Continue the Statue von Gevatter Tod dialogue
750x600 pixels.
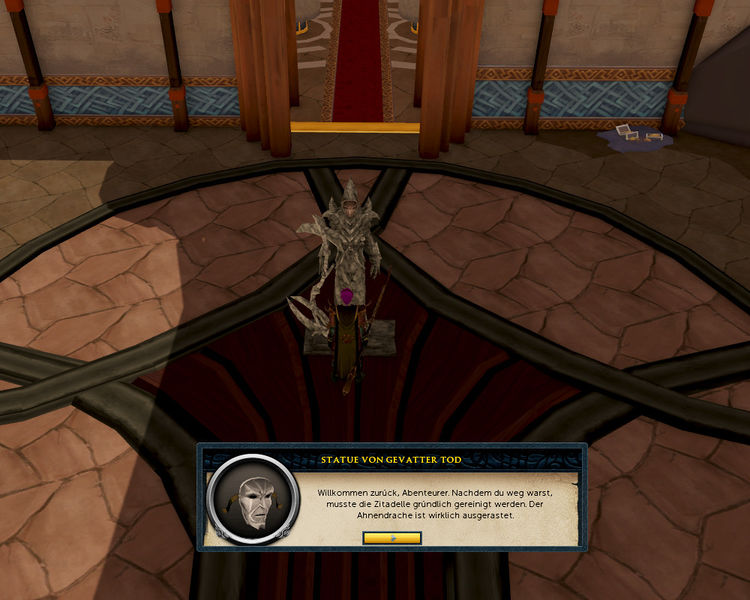click(x=392, y=538)
